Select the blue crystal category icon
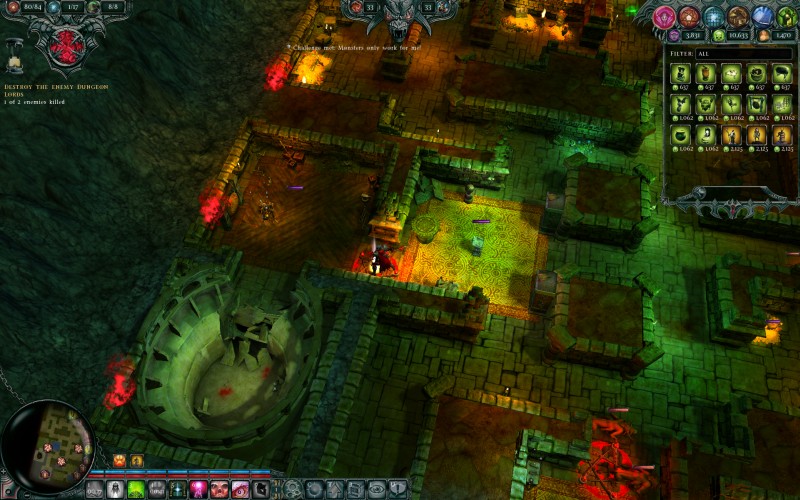Image resolution: width=800 pixels, height=500 pixels. (x=762, y=17)
